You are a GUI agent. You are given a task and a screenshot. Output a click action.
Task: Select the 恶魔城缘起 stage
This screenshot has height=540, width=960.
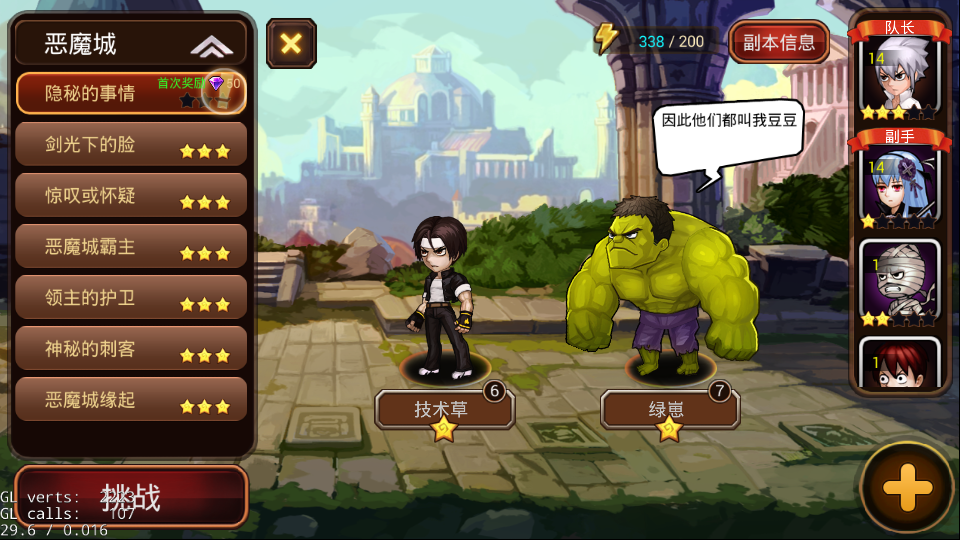pos(131,400)
